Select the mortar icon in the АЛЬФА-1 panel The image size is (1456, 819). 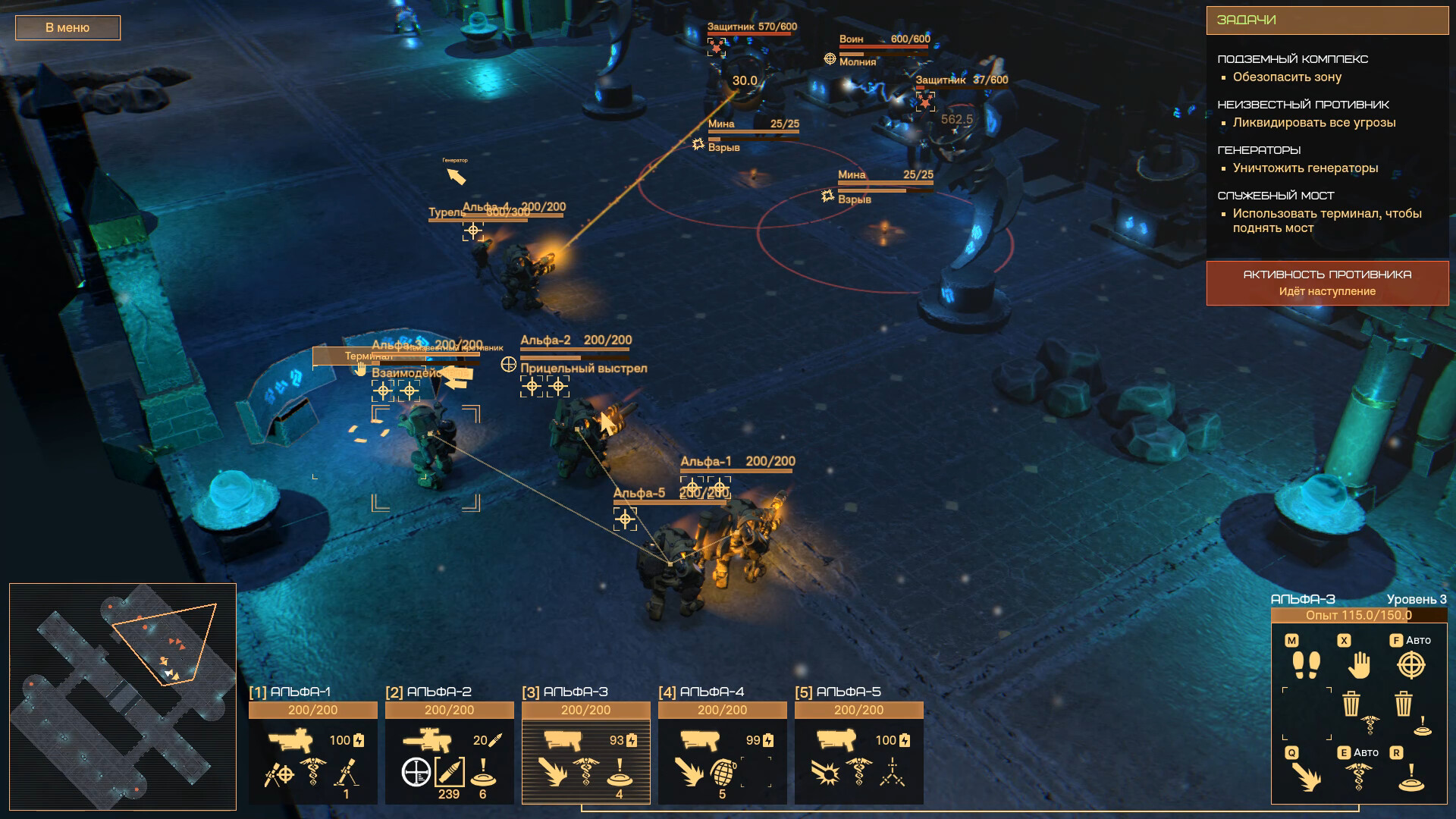(x=347, y=771)
